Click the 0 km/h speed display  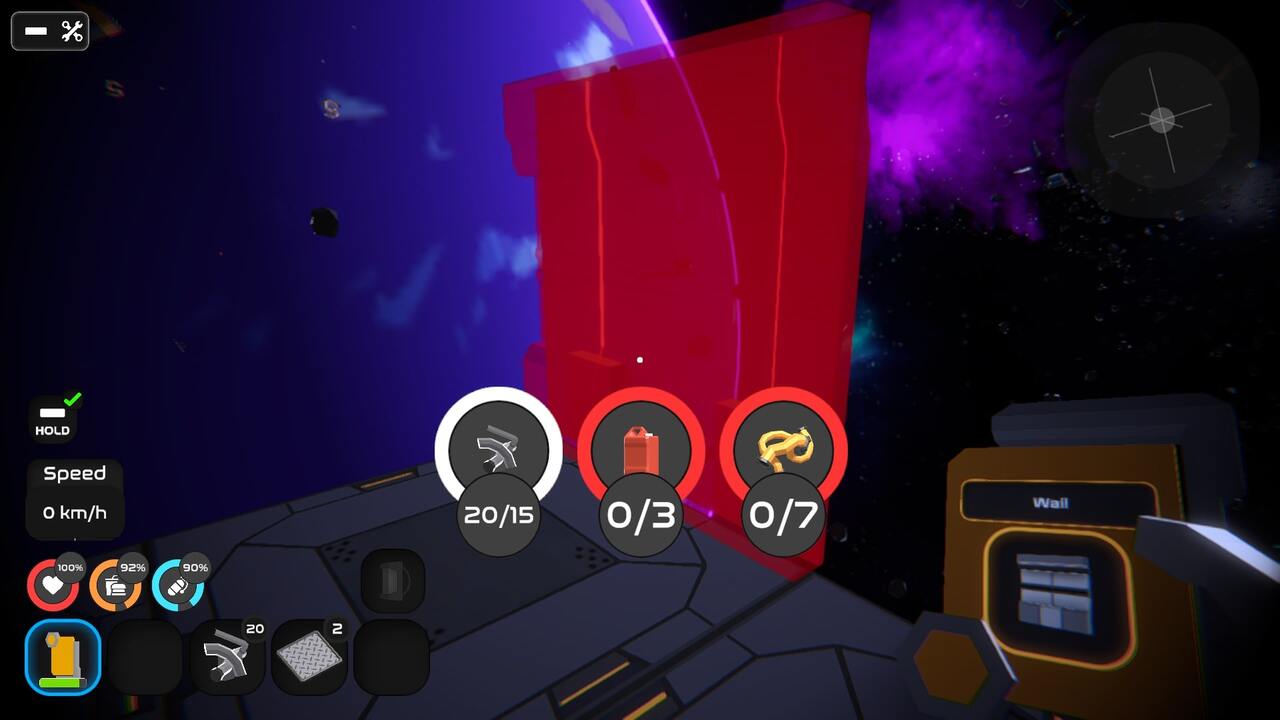point(74,513)
